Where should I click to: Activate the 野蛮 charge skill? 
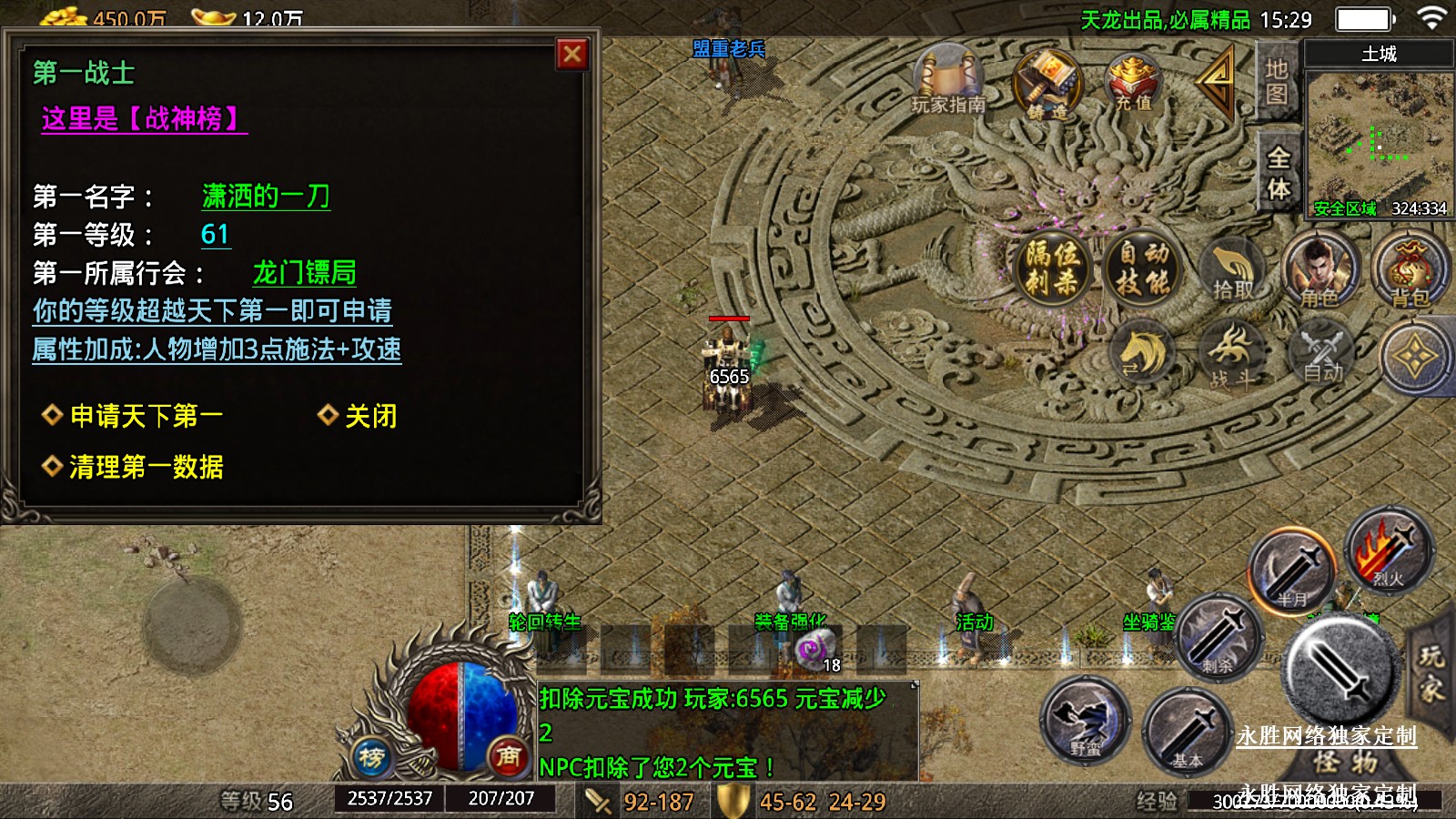pos(1086,721)
